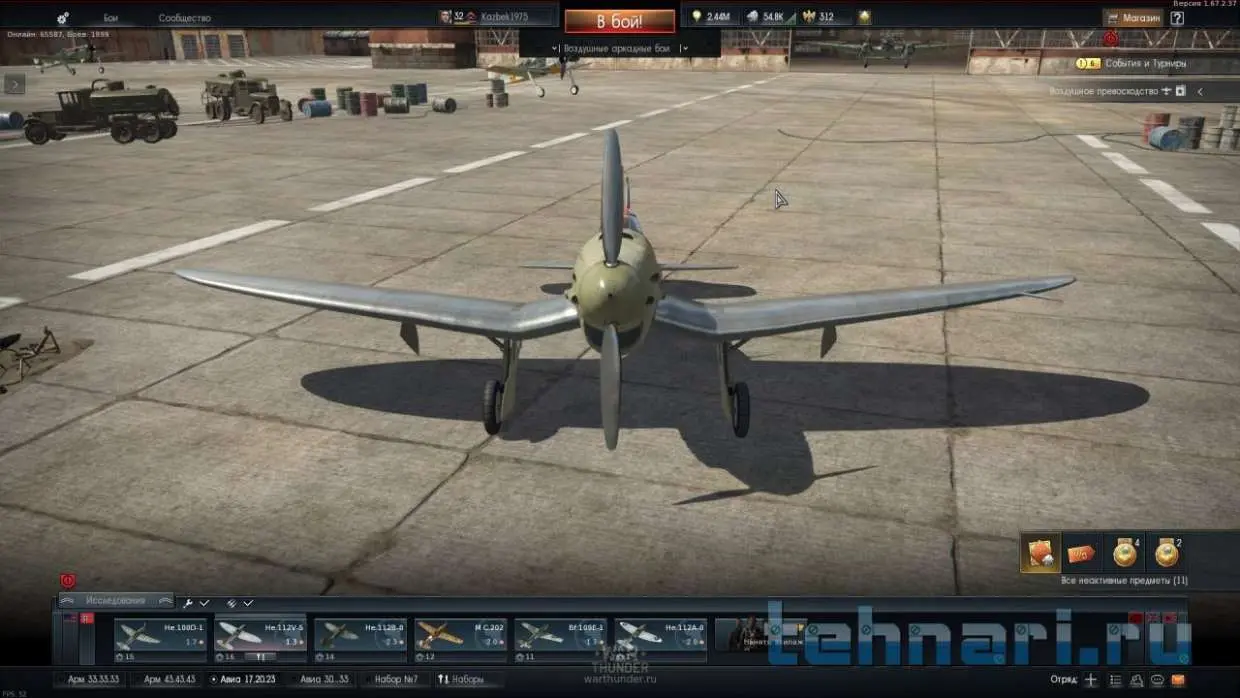This screenshot has height=698, width=1240.
Task: Start a match with the В бой! button
Action: [619, 20]
